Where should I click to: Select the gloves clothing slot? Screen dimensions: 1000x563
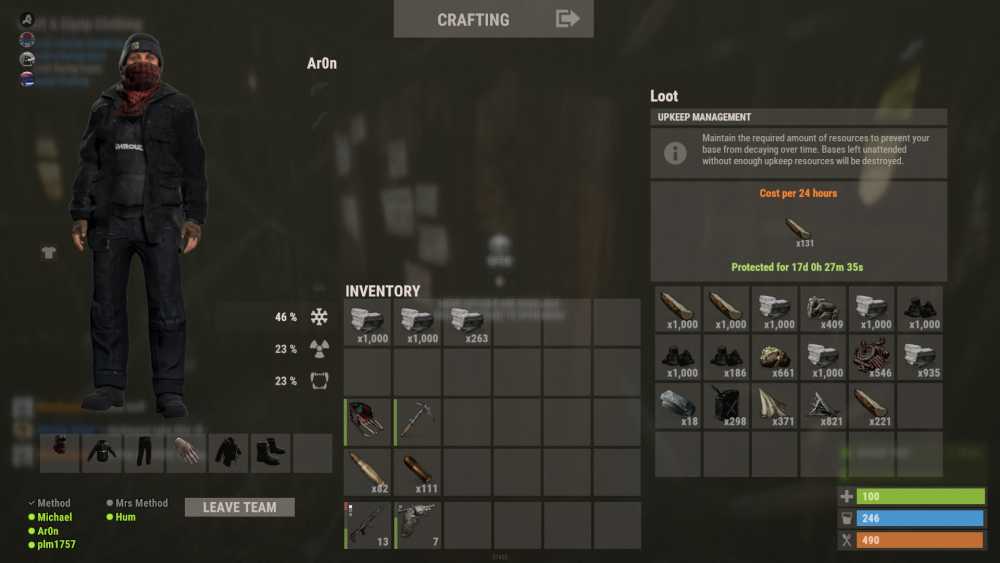[187, 452]
